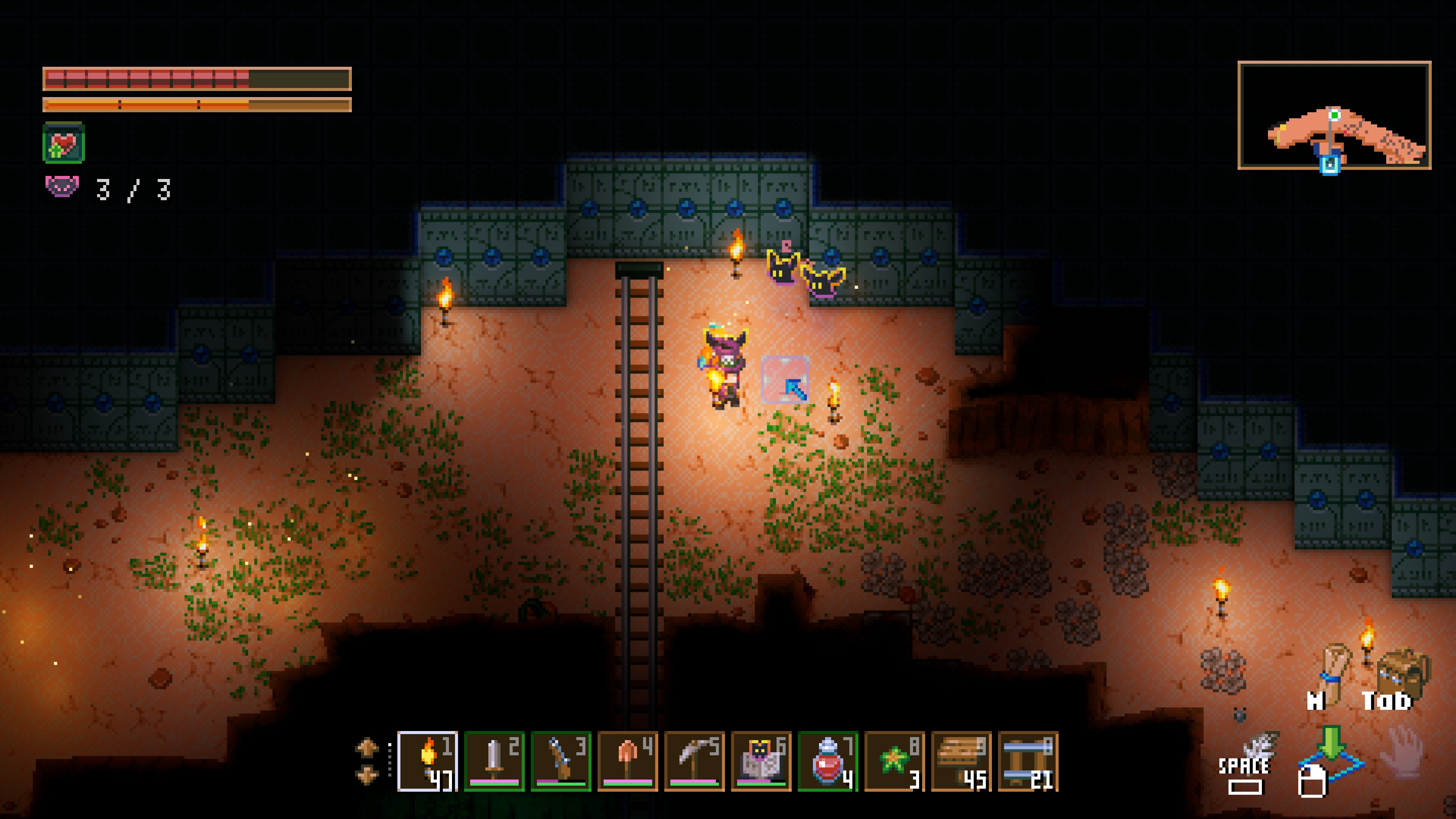Pick the cat-eared tome hotbar slot

761,761
